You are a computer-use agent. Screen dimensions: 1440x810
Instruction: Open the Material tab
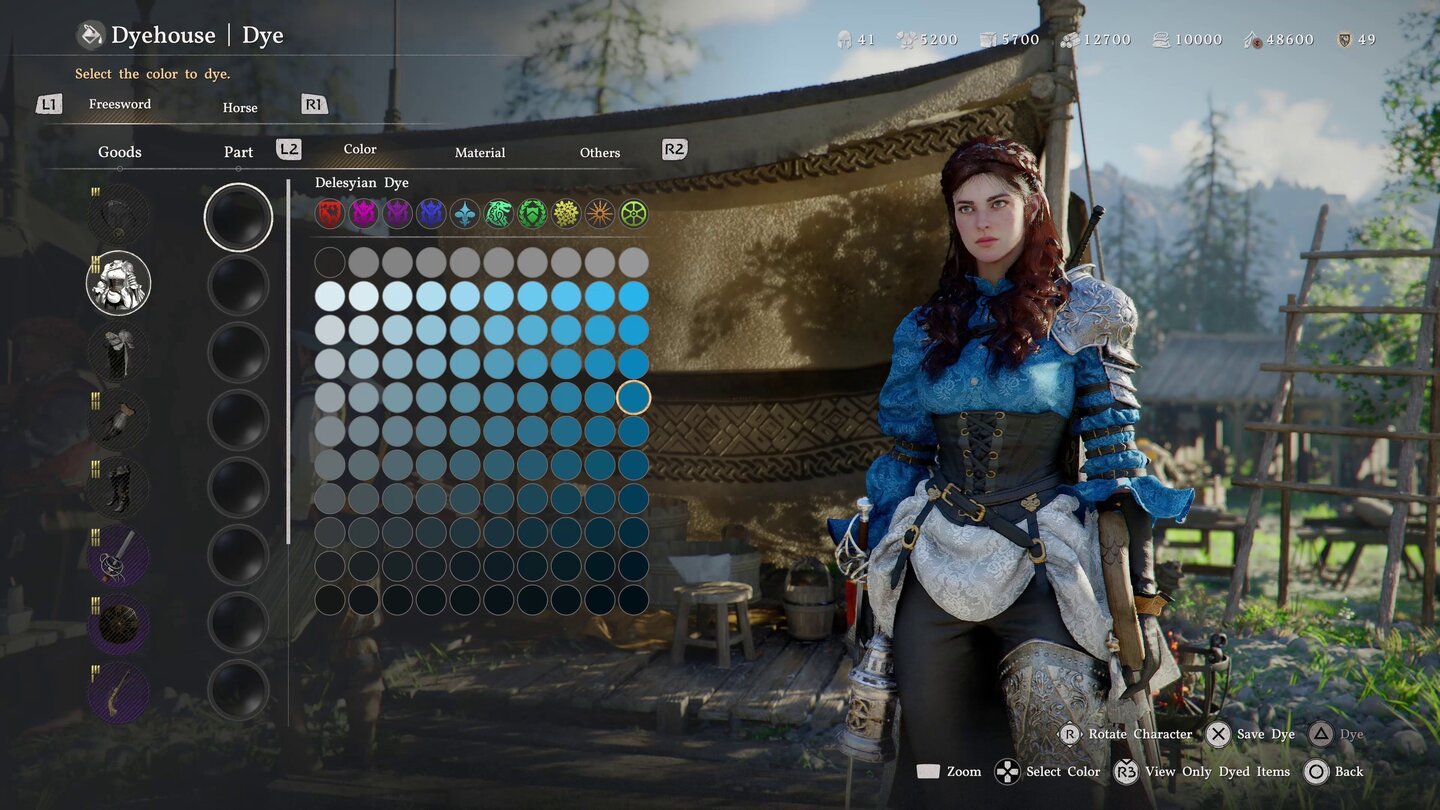point(479,153)
